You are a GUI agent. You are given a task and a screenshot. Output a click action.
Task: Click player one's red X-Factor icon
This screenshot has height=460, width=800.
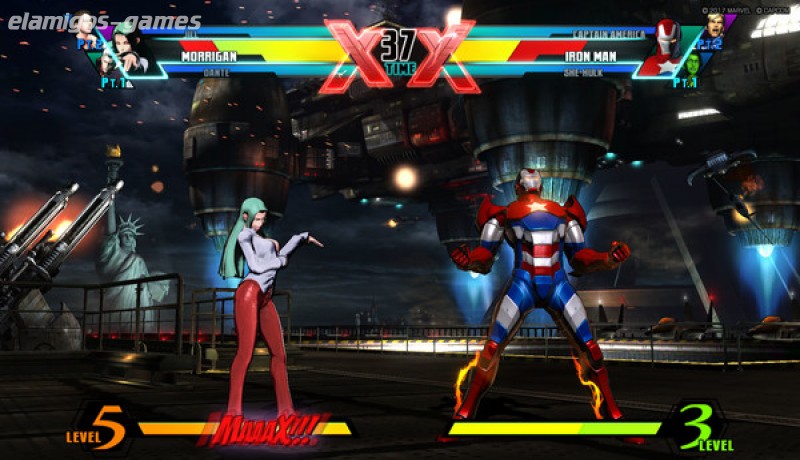click(350, 54)
